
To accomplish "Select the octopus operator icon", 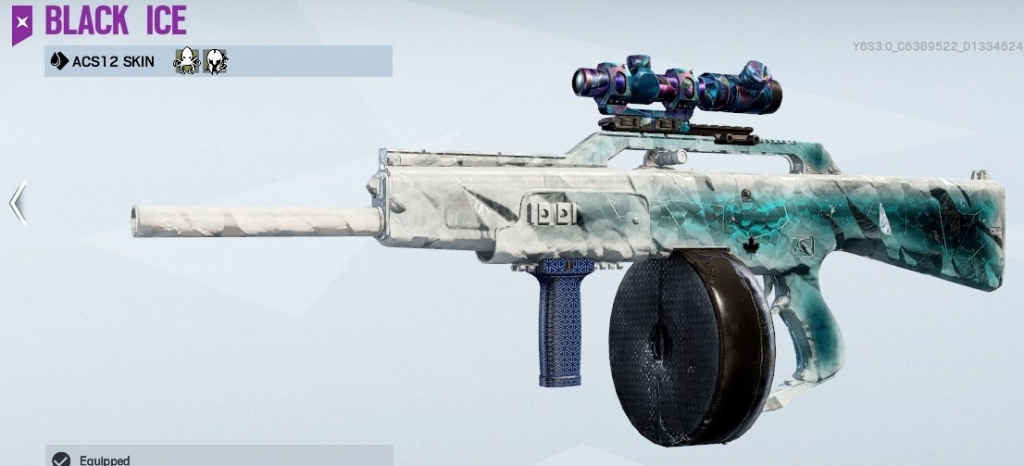I will (x=186, y=61).
